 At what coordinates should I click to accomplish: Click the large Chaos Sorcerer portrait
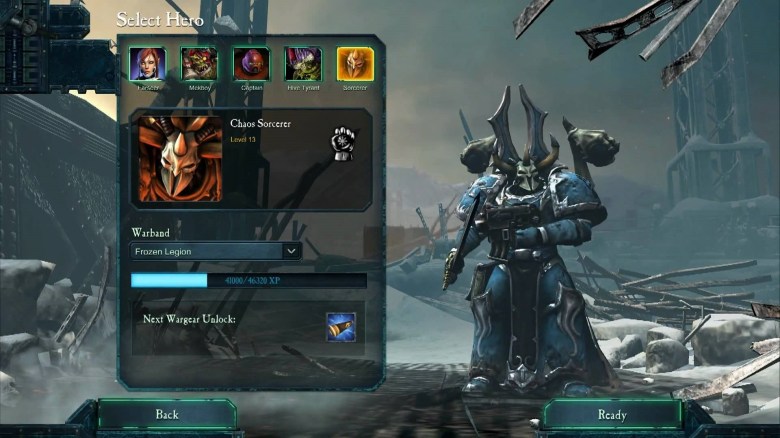(180, 159)
